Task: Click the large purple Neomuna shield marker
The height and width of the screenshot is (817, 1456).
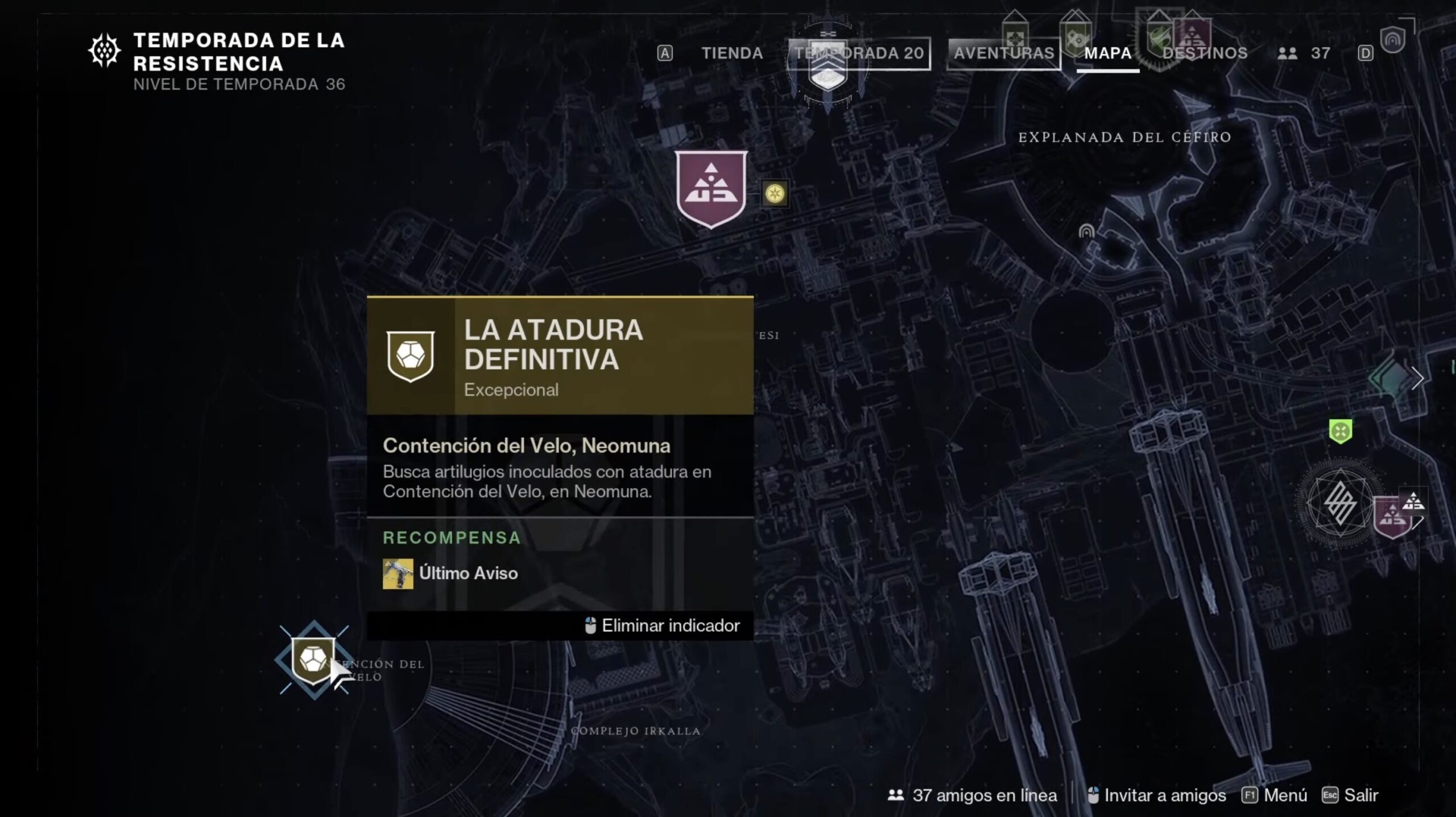Action: point(711,189)
